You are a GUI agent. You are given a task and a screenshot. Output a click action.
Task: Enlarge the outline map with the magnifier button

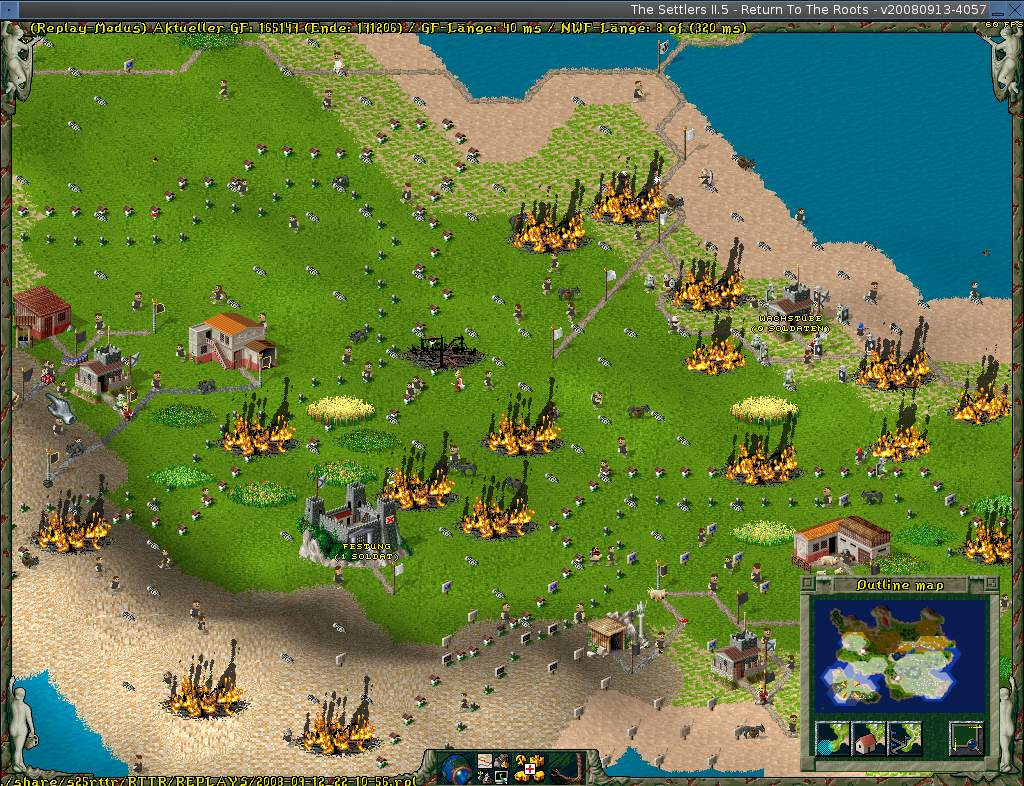966,739
